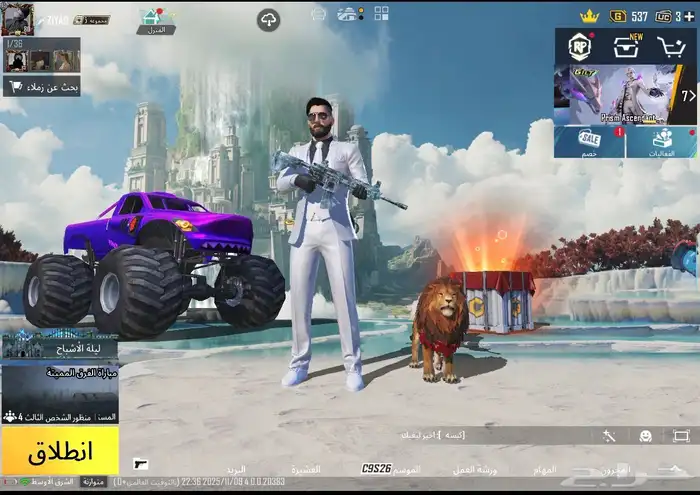Open the SALE discount button
Viewport: 700px width, 495px height.
coord(590,141)
